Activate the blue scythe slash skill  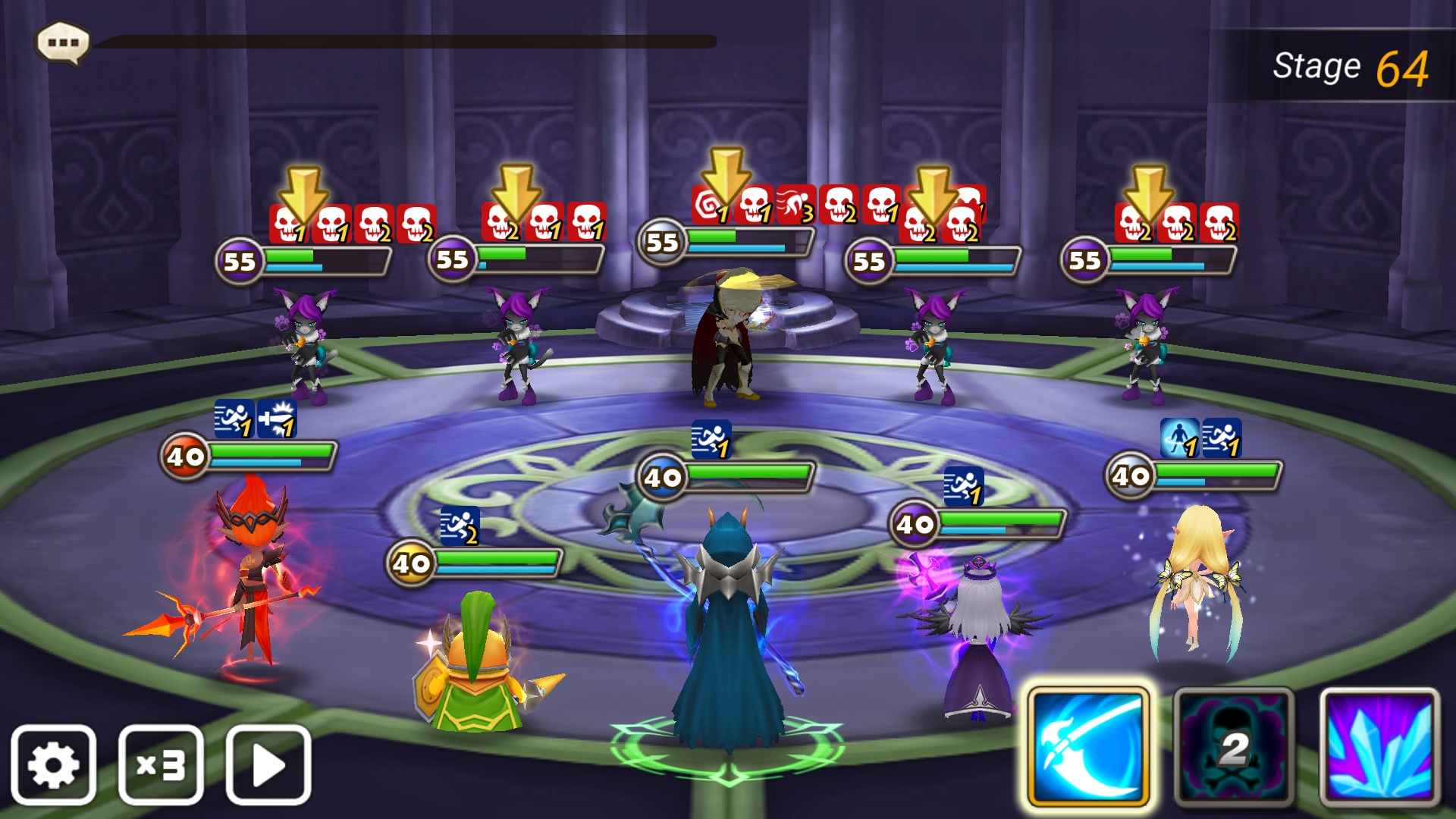pos(1088,747)
